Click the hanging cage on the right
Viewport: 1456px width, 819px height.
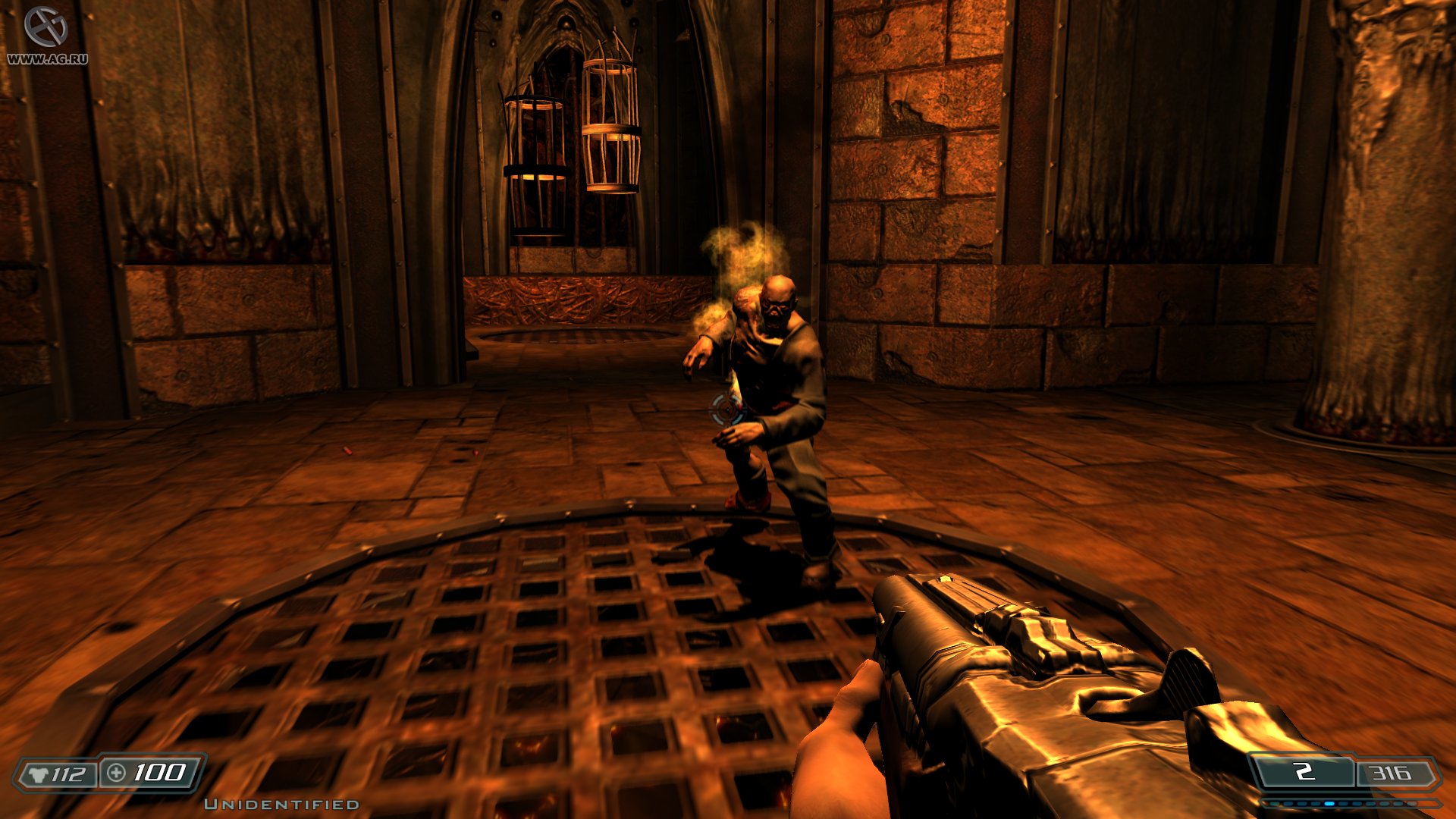click(x=610, y=125)
